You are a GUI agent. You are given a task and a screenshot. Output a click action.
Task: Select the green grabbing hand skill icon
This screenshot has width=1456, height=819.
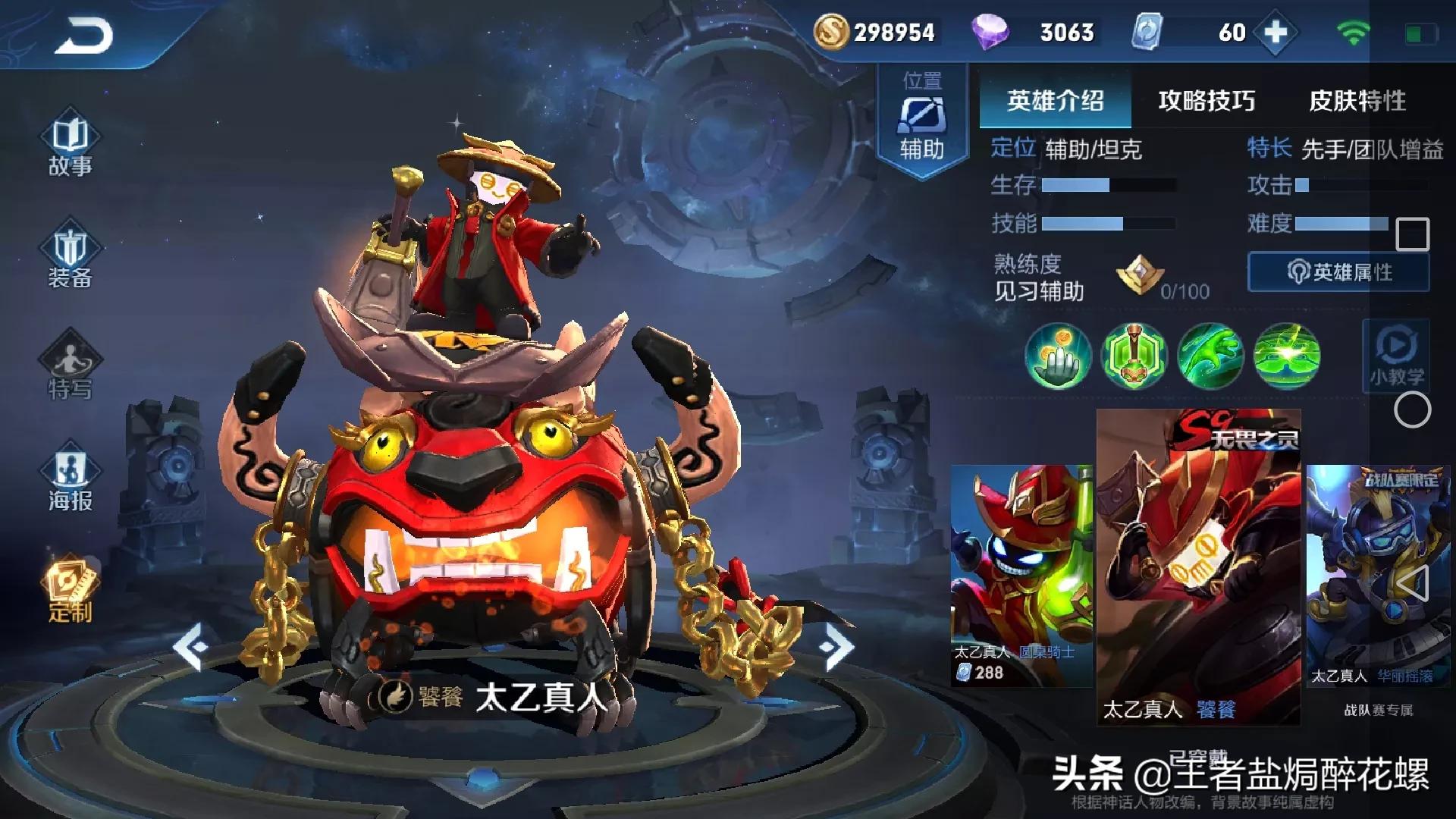(1210, 356)
